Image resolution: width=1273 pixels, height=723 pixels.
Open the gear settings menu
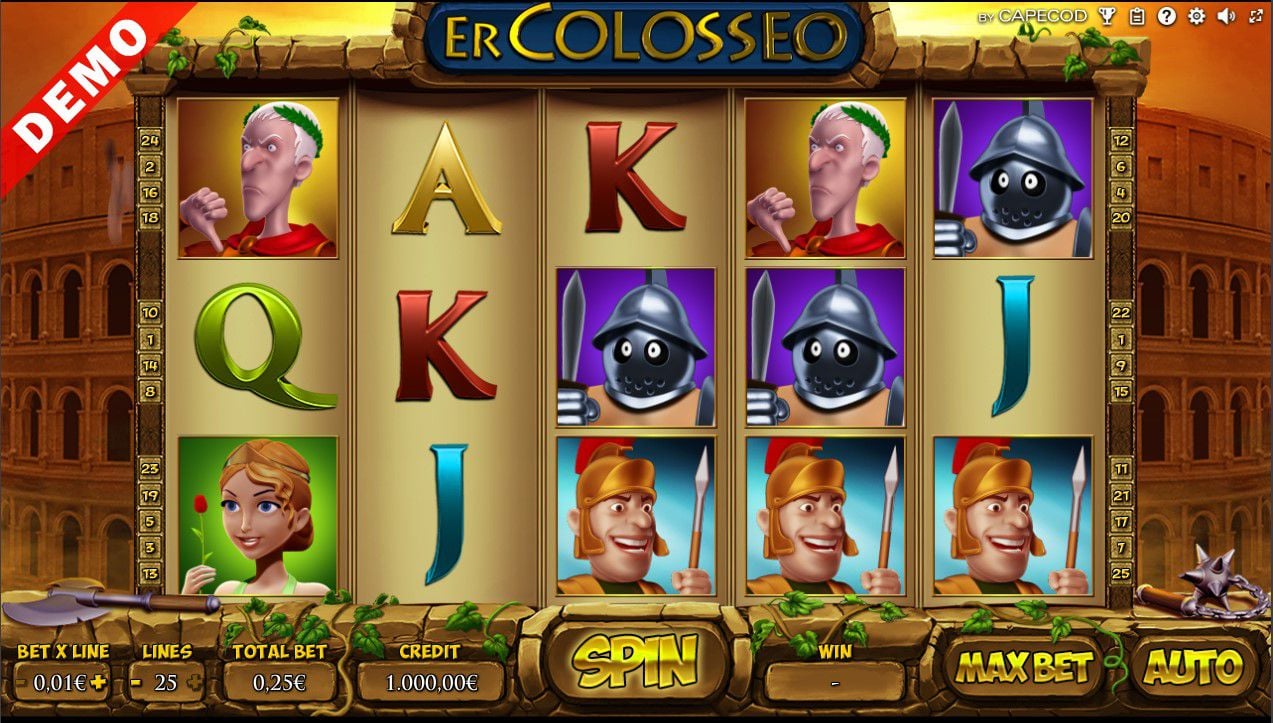pos(1196,16)
